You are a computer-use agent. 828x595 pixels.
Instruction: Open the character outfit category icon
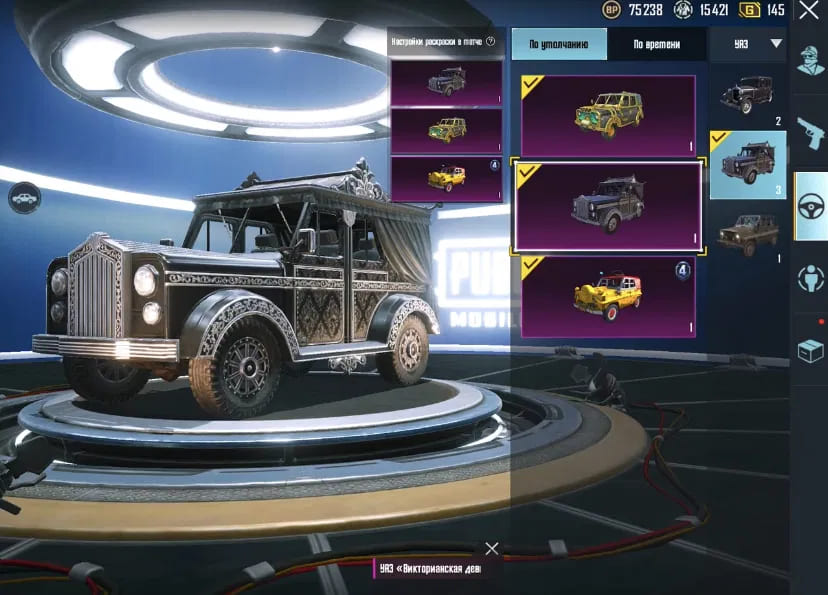(810, 62)
